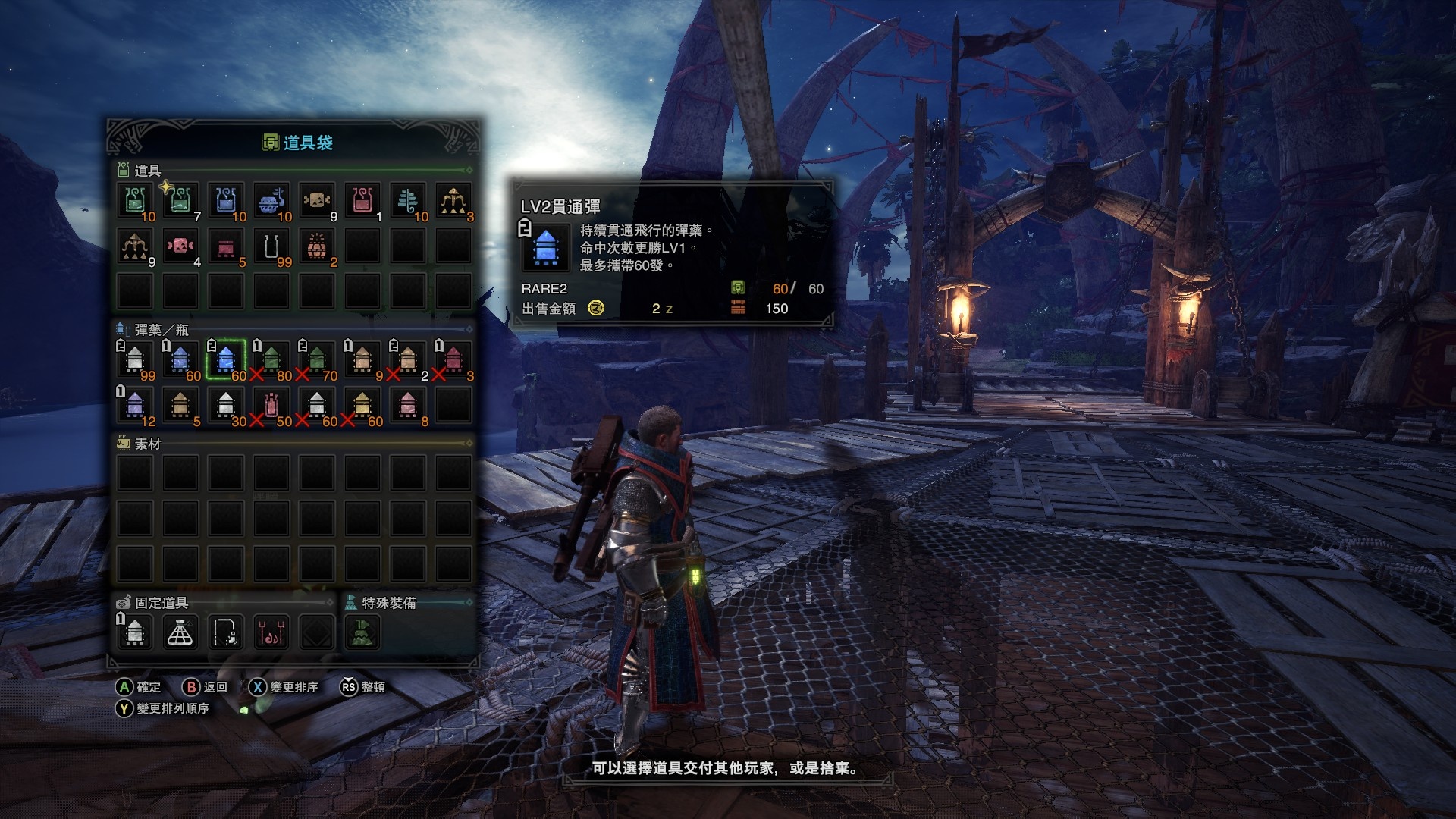Click the tan wrapped candy item slot
Screen dimensions: 1456x819
[x=317, y=200]
